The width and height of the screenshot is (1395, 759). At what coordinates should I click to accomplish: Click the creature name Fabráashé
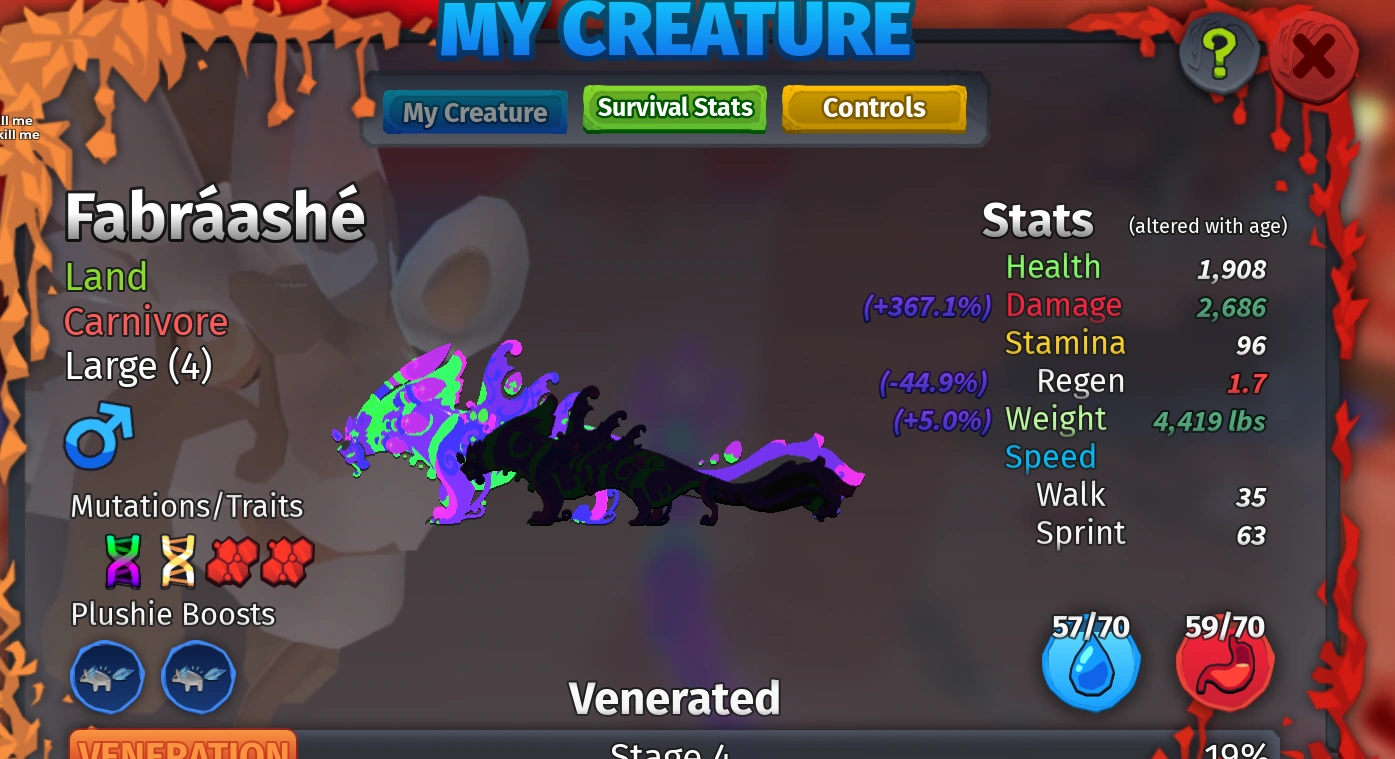pos(215,215)
